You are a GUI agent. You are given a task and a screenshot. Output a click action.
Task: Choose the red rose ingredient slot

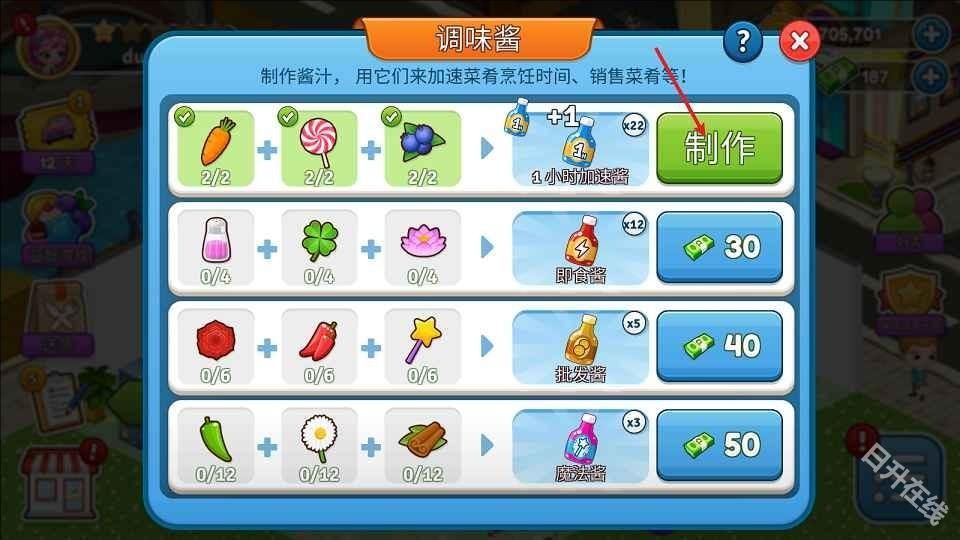point(216,346)
